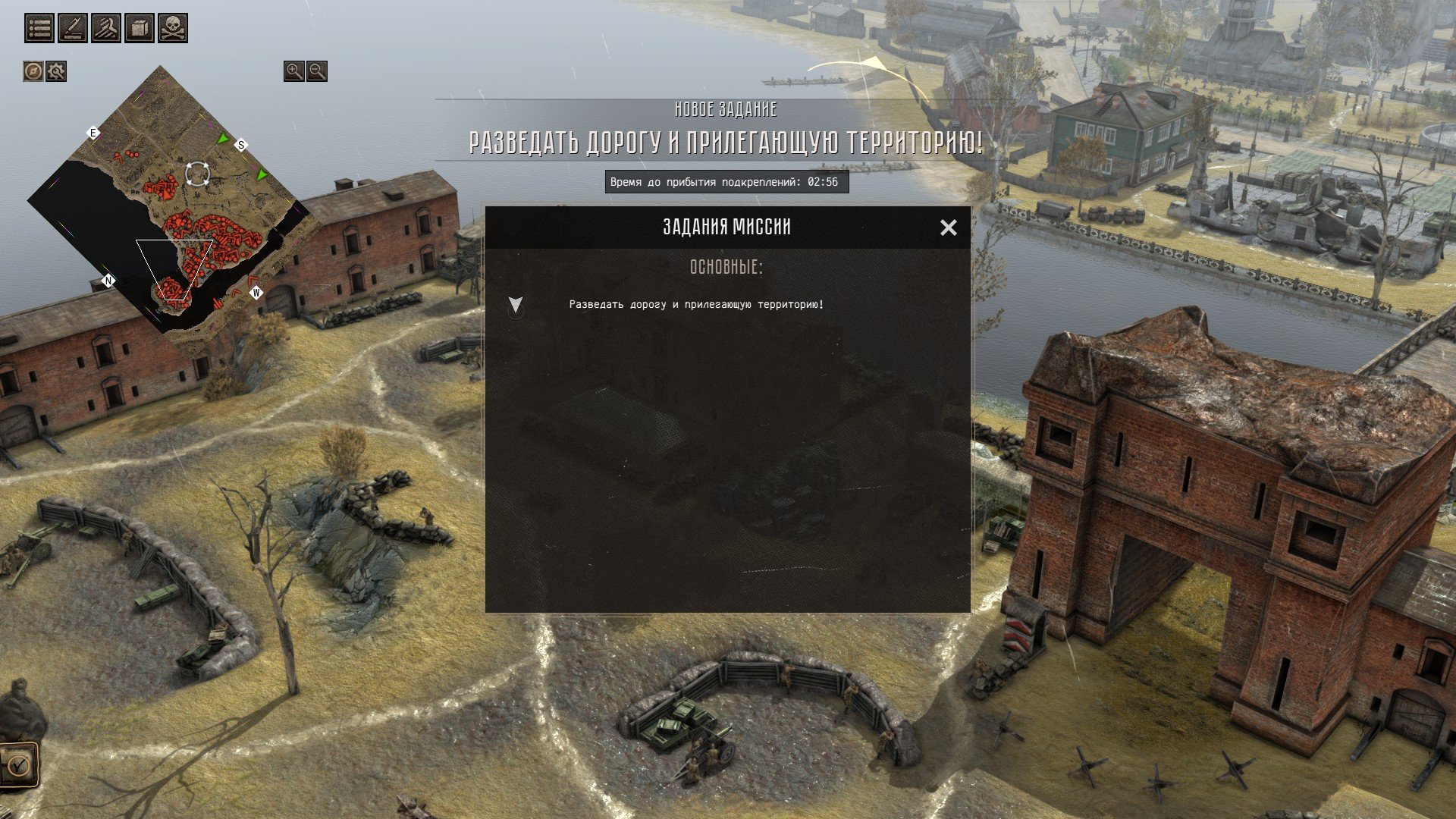Open the objectives list icon
The height and width of the screenshot is (819, 1456).
pyautogui.click(x=39, y=28)
